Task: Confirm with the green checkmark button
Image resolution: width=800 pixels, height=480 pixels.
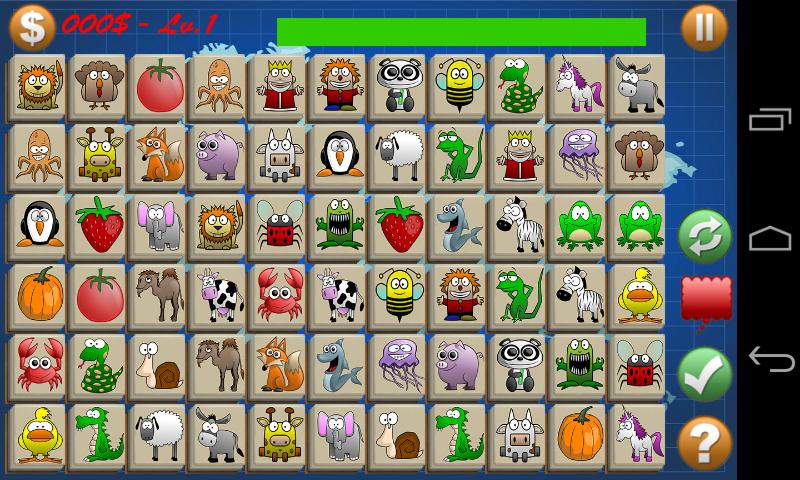Action: (x=704, y=374)
